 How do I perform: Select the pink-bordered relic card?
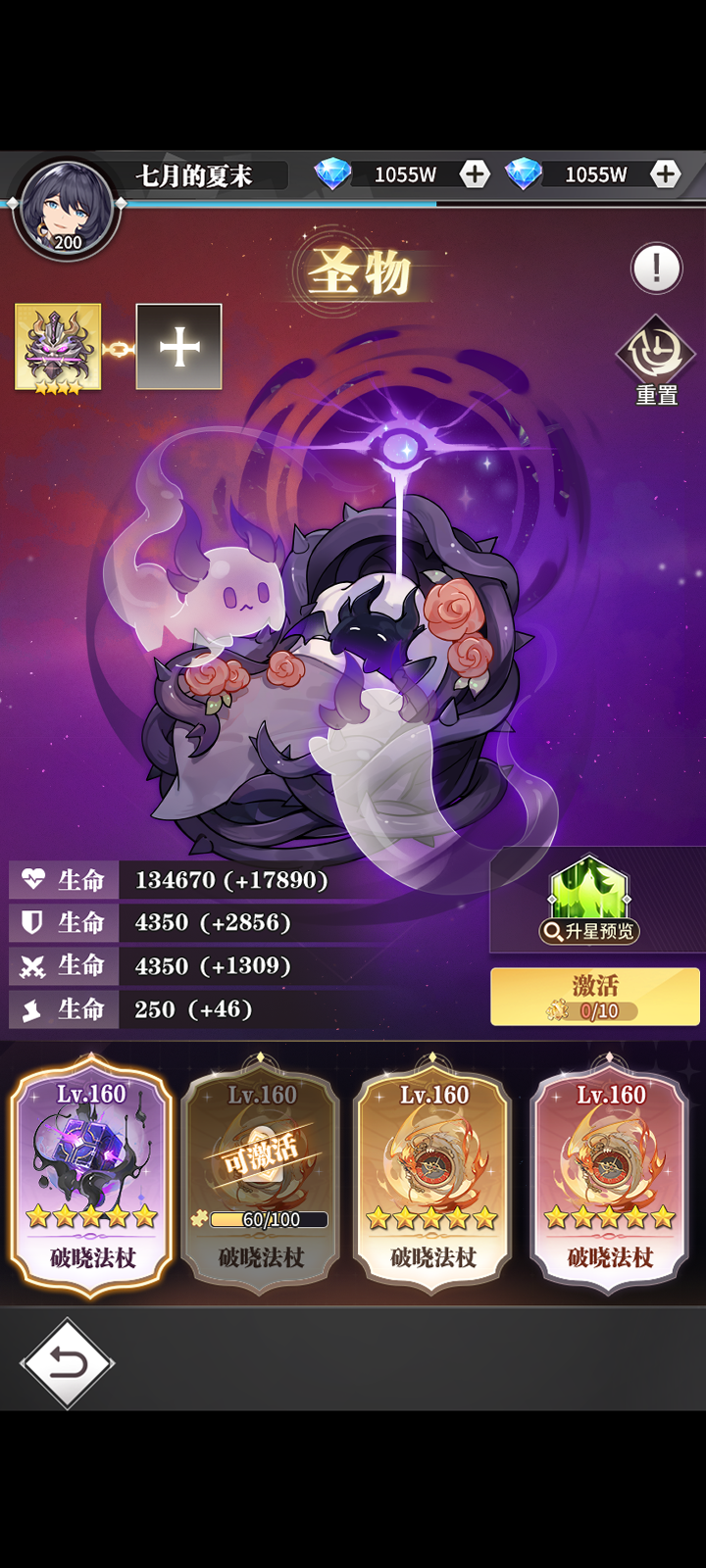(x=609, y=1174)
